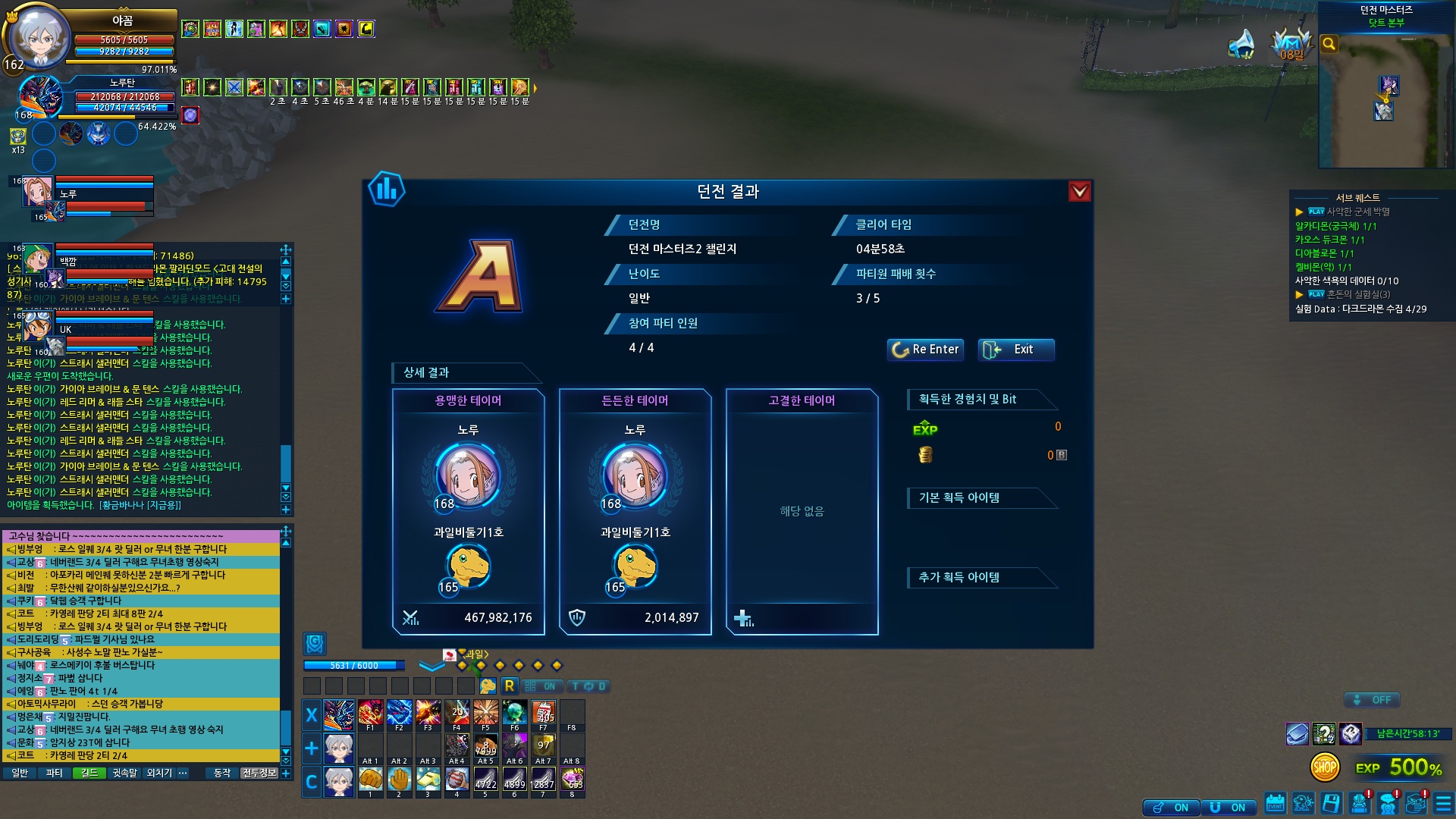This screenshot has width=1456, height=819.
Task: Open the SHOP button
Action: pyautogui.click(x=1325, y=767)
